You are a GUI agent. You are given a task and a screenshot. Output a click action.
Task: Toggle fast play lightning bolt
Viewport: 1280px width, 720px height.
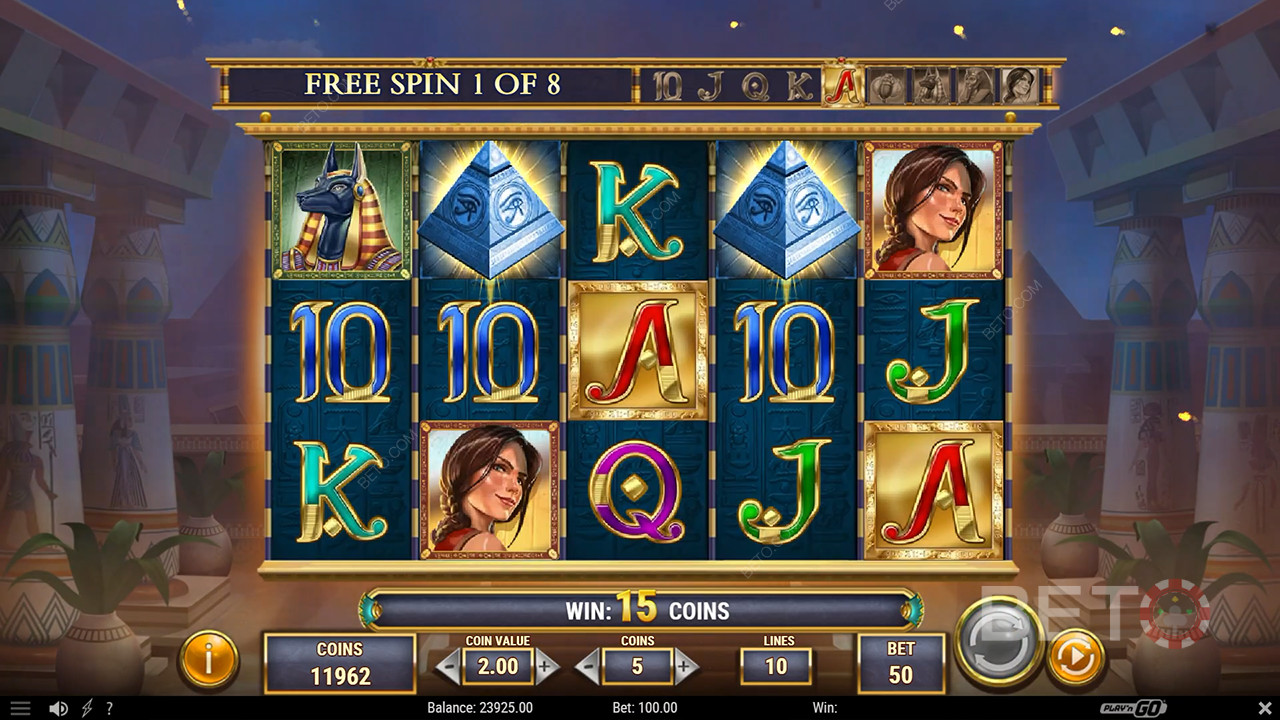(89, 708)
